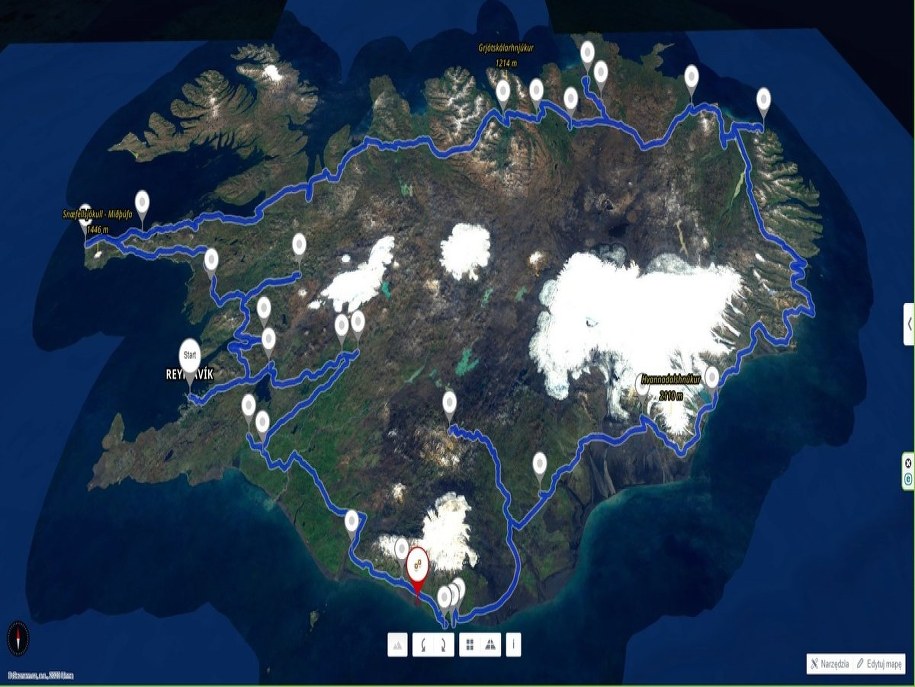The width and height of the screenshot is (915, 687).
Task: Rotate the map counter-clockwise
Action: [x=423, y=645]
